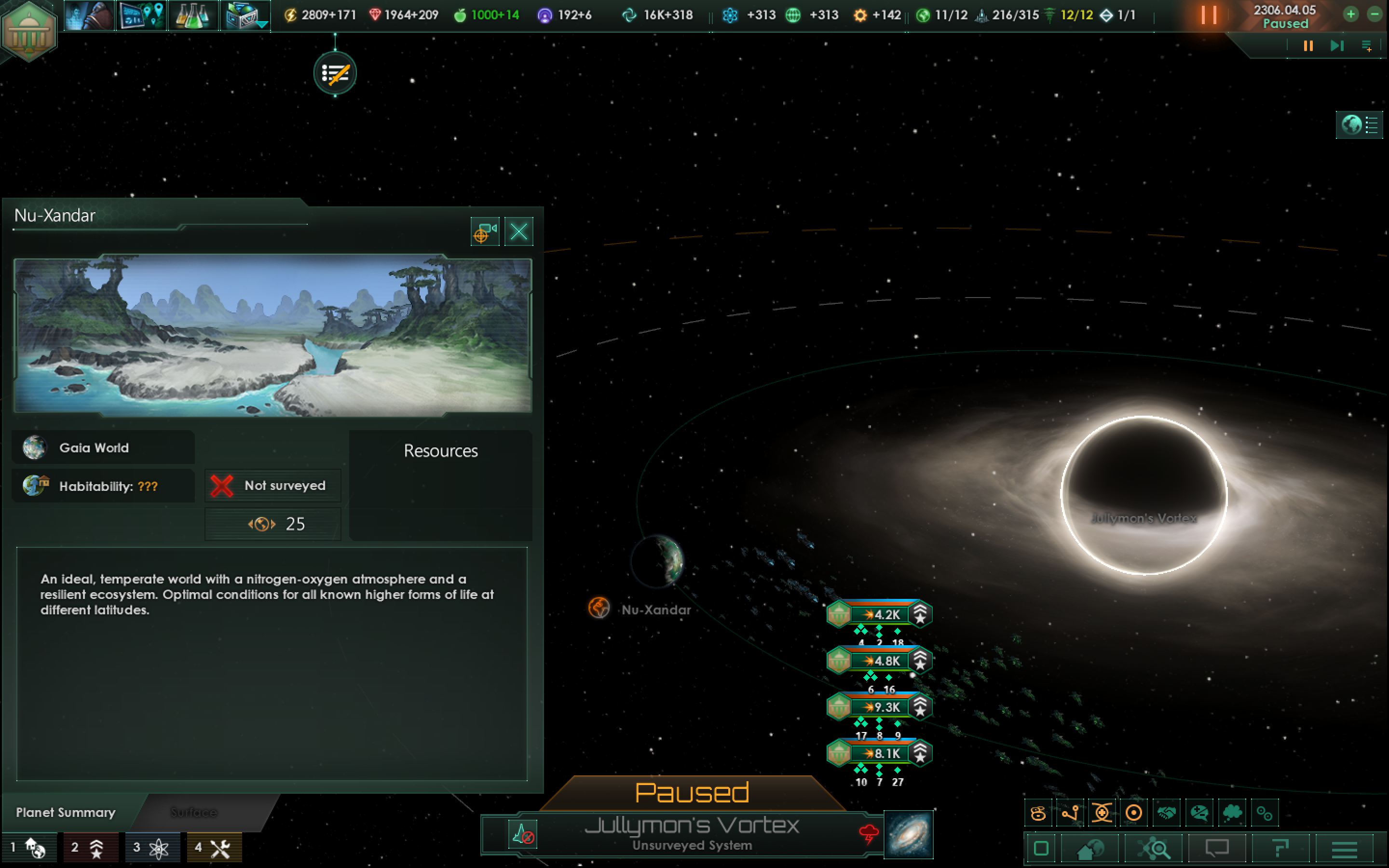Screen dimensions: 1389x868
Task: Toggle the outliner panel button
Action: click(1359, 124)
